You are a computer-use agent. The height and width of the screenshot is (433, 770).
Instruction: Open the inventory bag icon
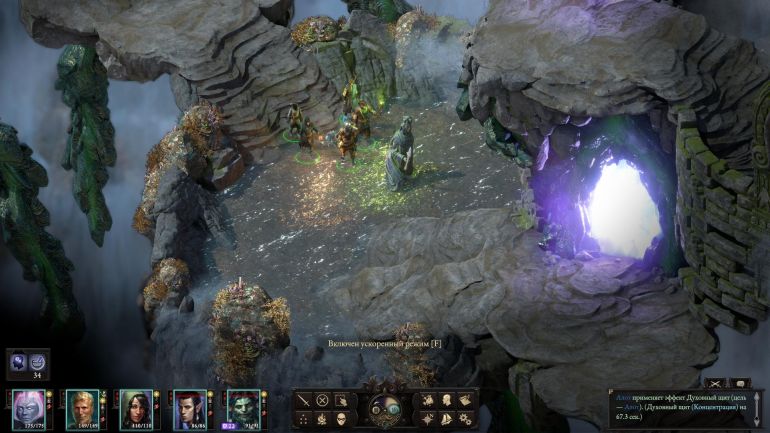coord(428,400)
